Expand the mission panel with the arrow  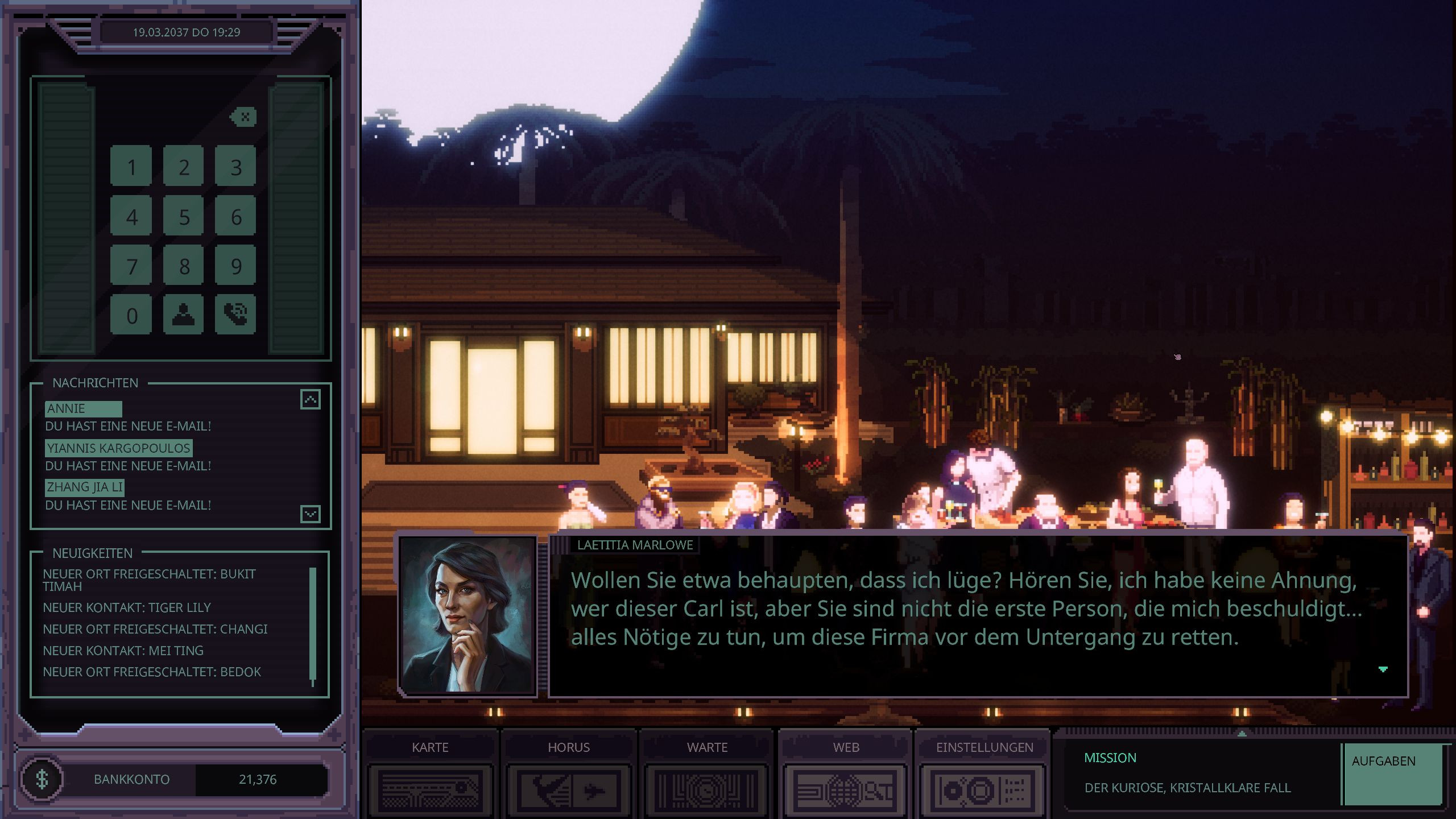pyautogui.click(x=1242, y=734)
